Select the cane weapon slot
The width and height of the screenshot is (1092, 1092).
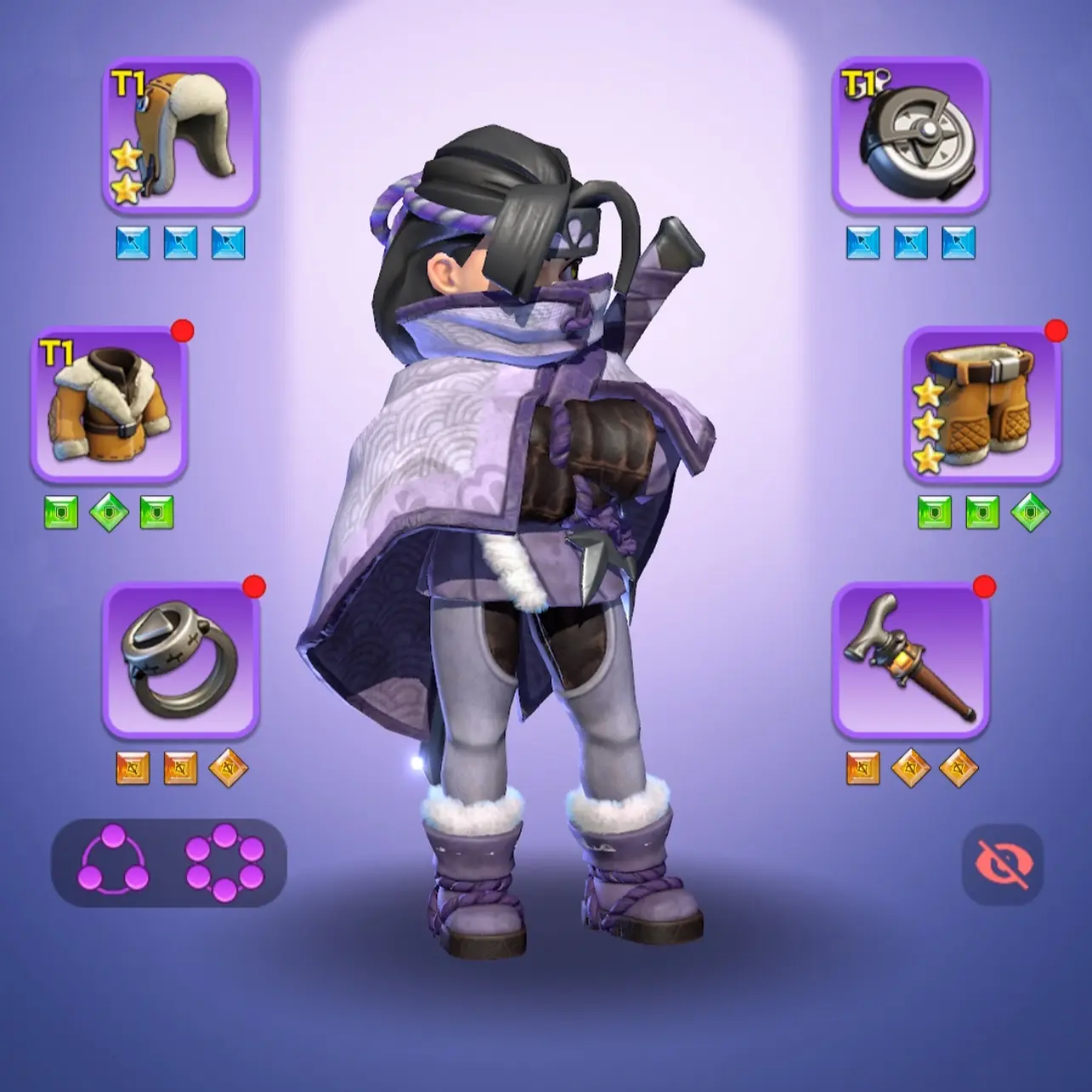pos(910,660)
